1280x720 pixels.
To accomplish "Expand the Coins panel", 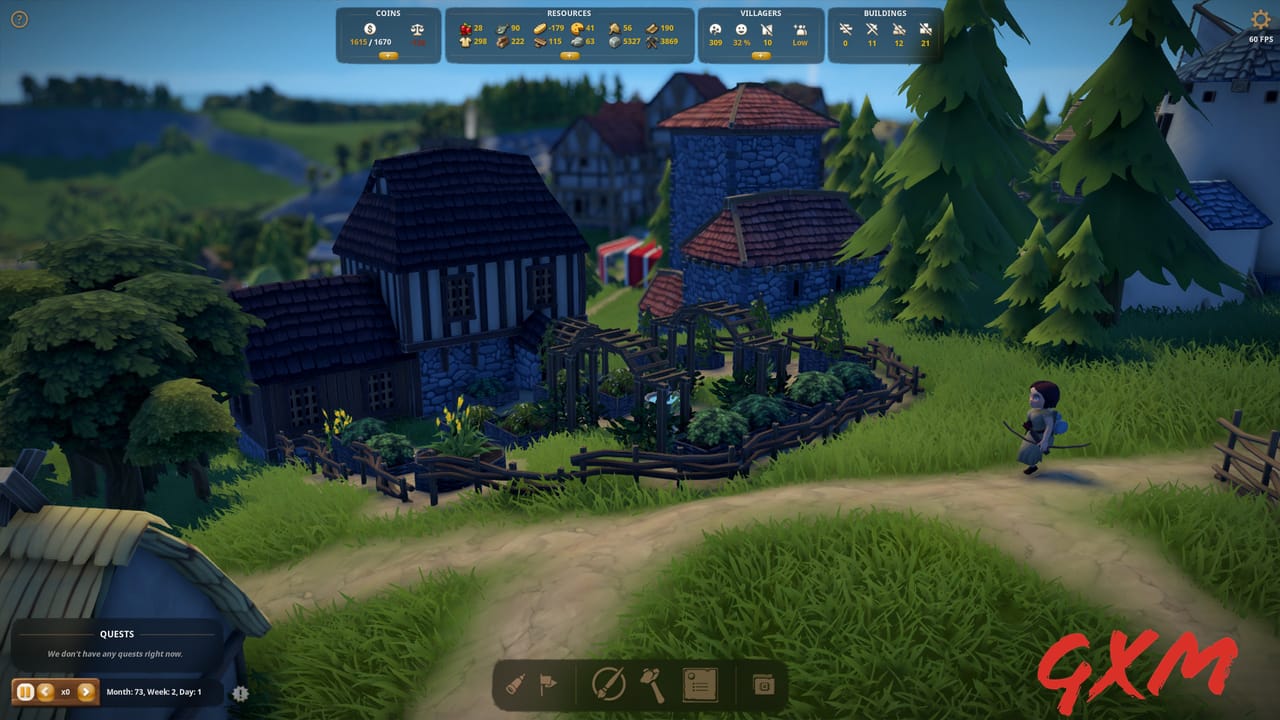I will click(388, 55).
